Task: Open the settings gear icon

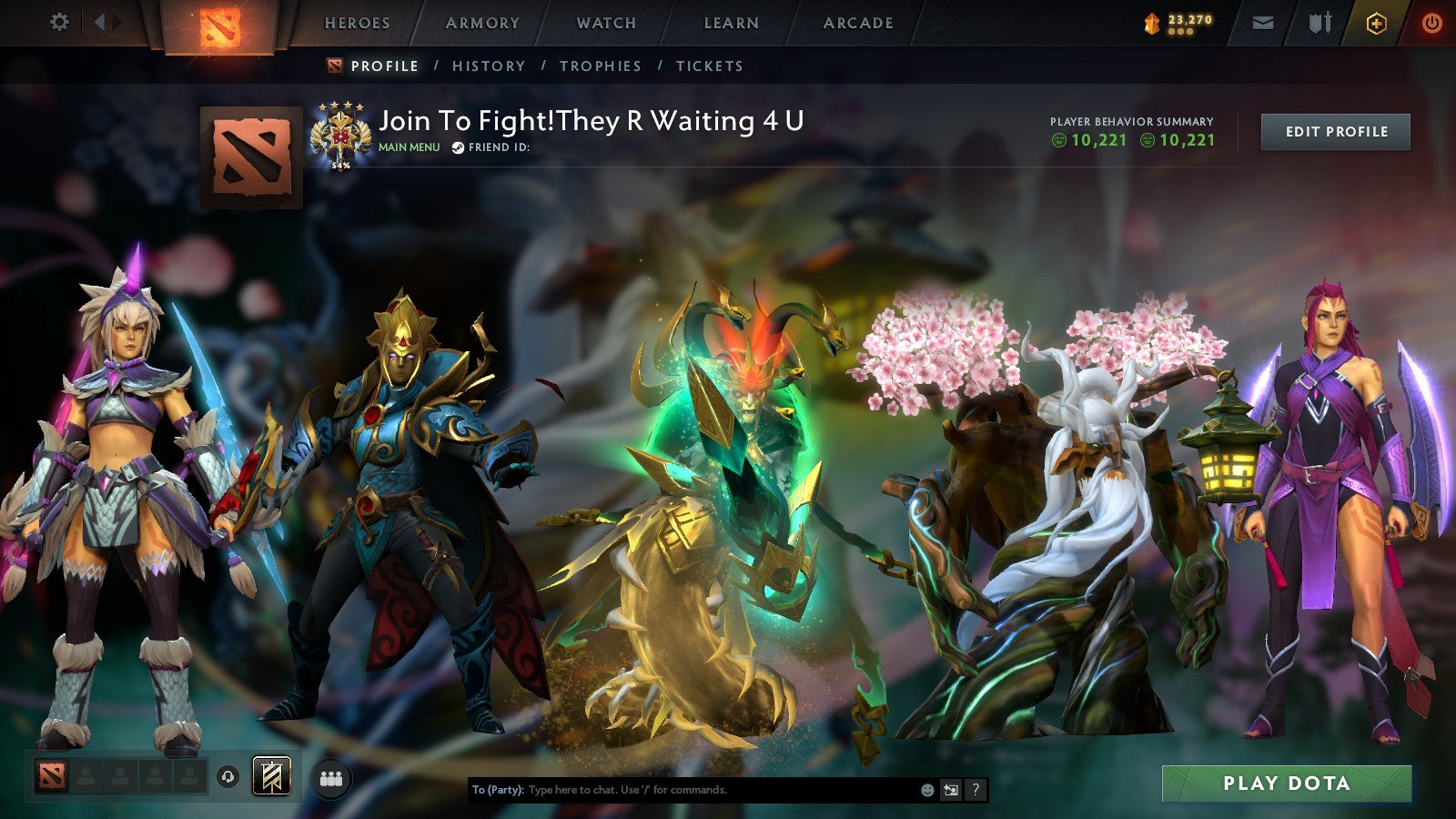Action: click(60, 20)
